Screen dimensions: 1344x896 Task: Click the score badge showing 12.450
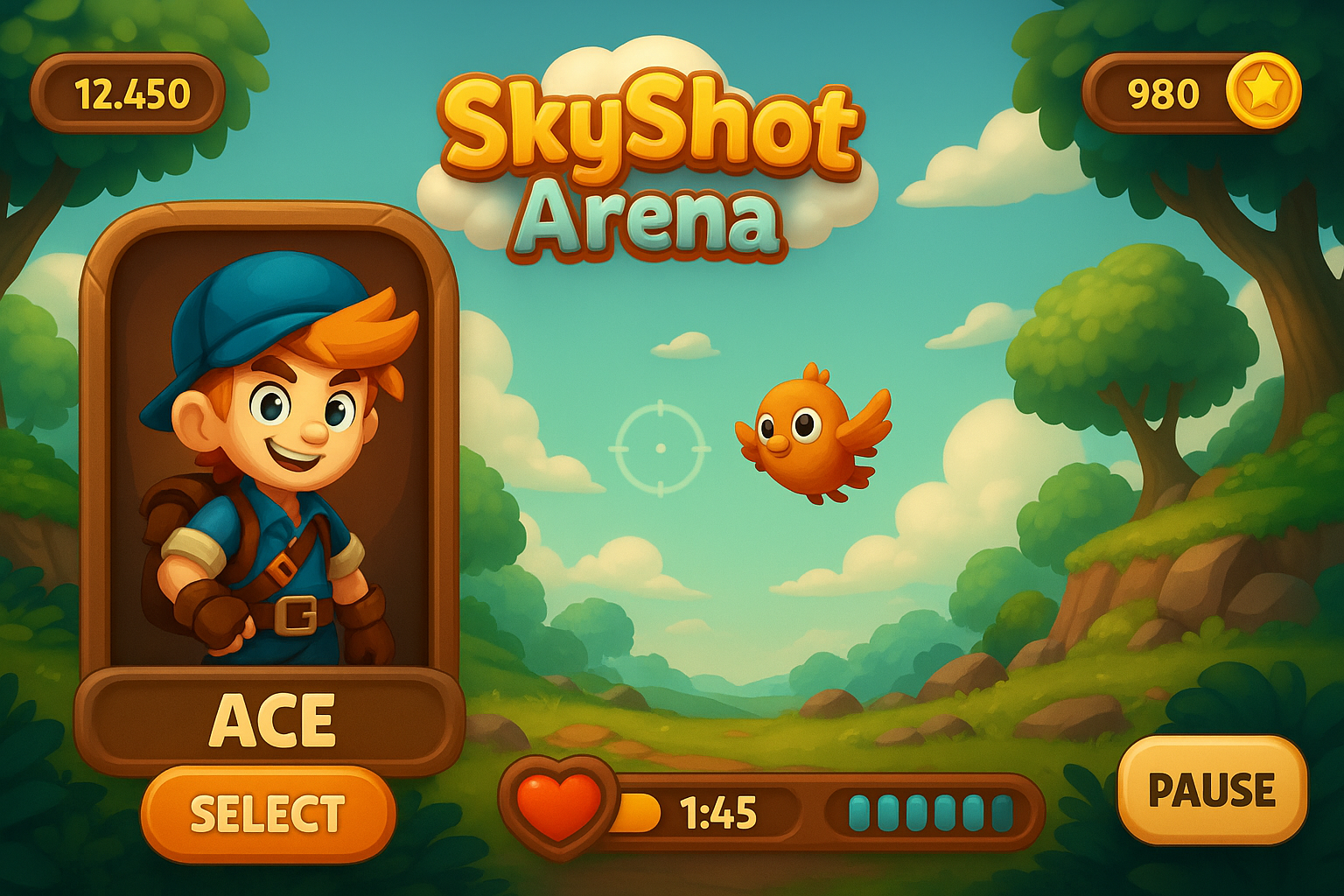(131, 87)
